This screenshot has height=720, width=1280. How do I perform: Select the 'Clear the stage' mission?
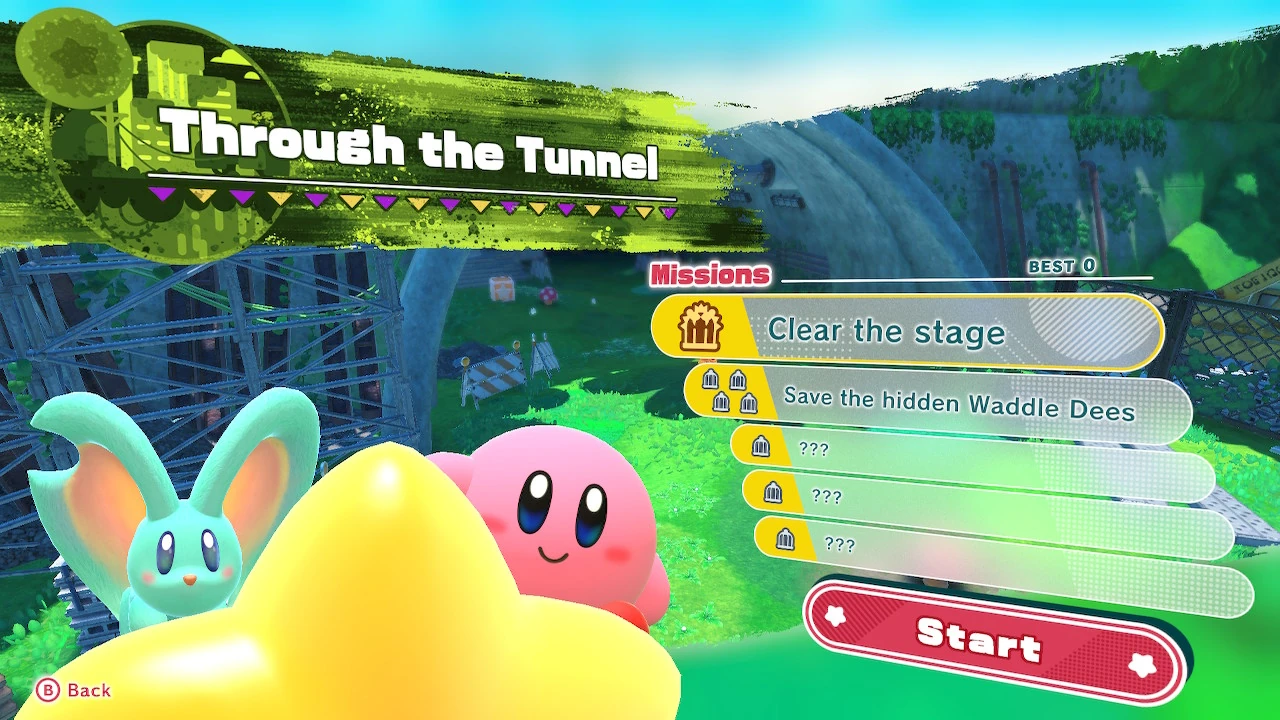pos(890,331)
